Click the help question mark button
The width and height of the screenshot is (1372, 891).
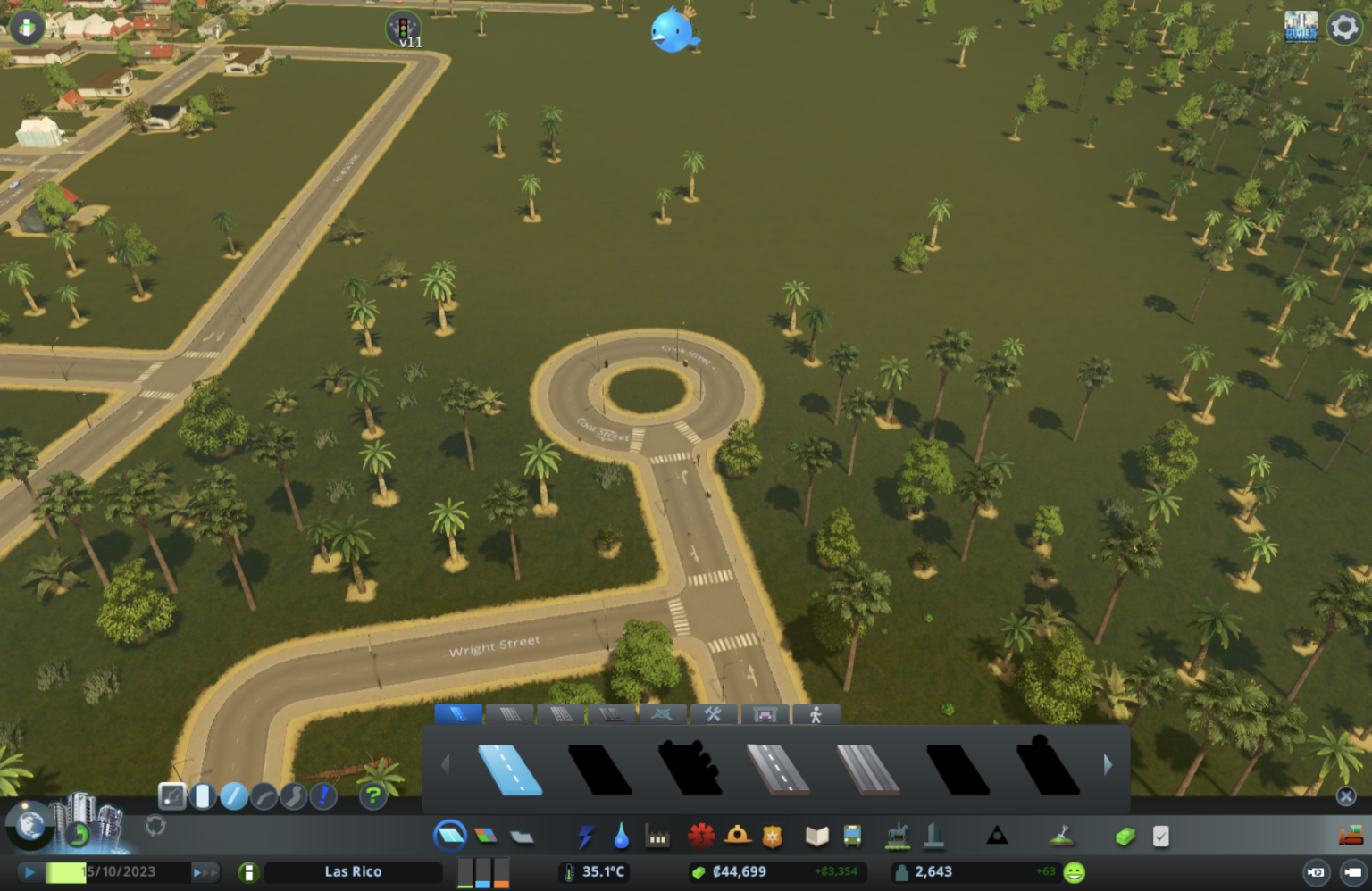pyautogui.click(x=372, y=795)
